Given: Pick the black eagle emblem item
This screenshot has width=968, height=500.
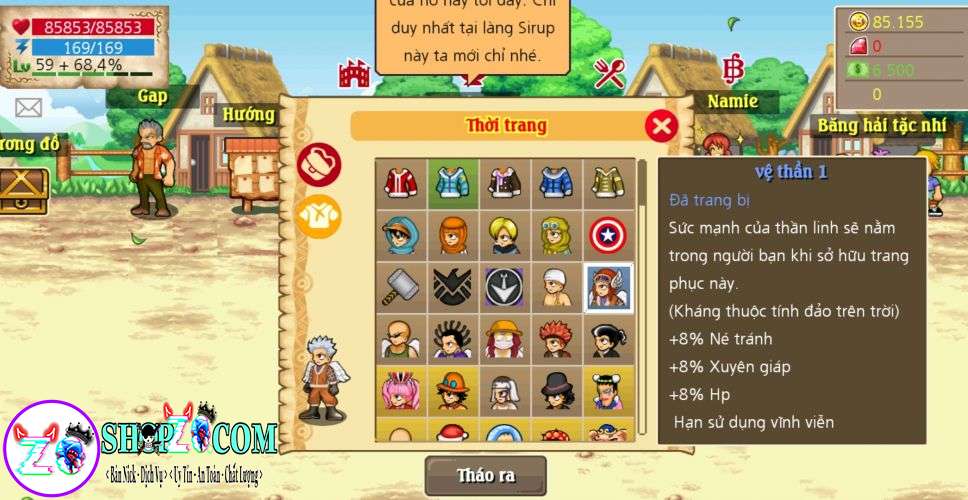Looking at the screenshot, I should click(x=453, y=287).
